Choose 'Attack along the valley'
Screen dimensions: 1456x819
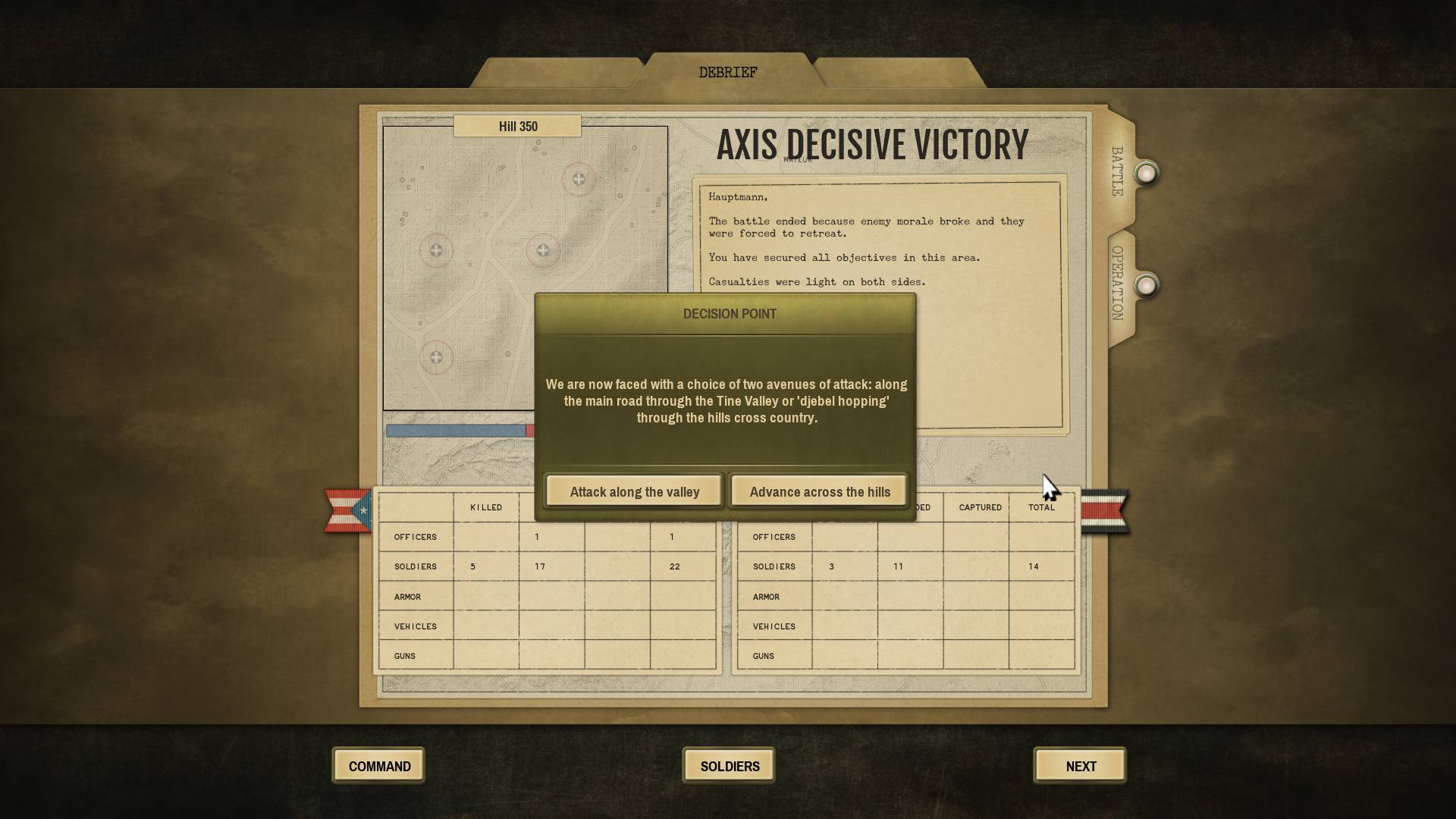tap(634, 491)
